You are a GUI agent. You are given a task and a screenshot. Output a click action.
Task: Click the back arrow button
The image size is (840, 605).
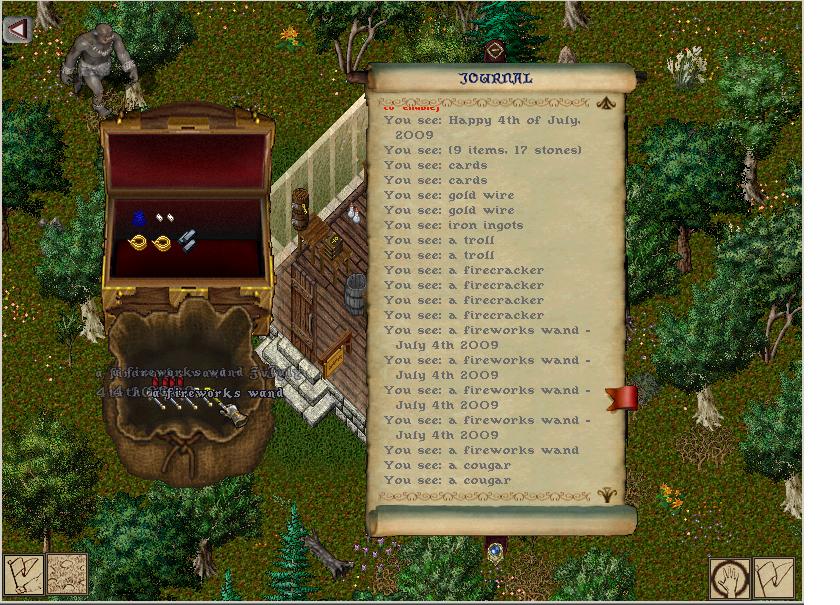tap(18, 30)
